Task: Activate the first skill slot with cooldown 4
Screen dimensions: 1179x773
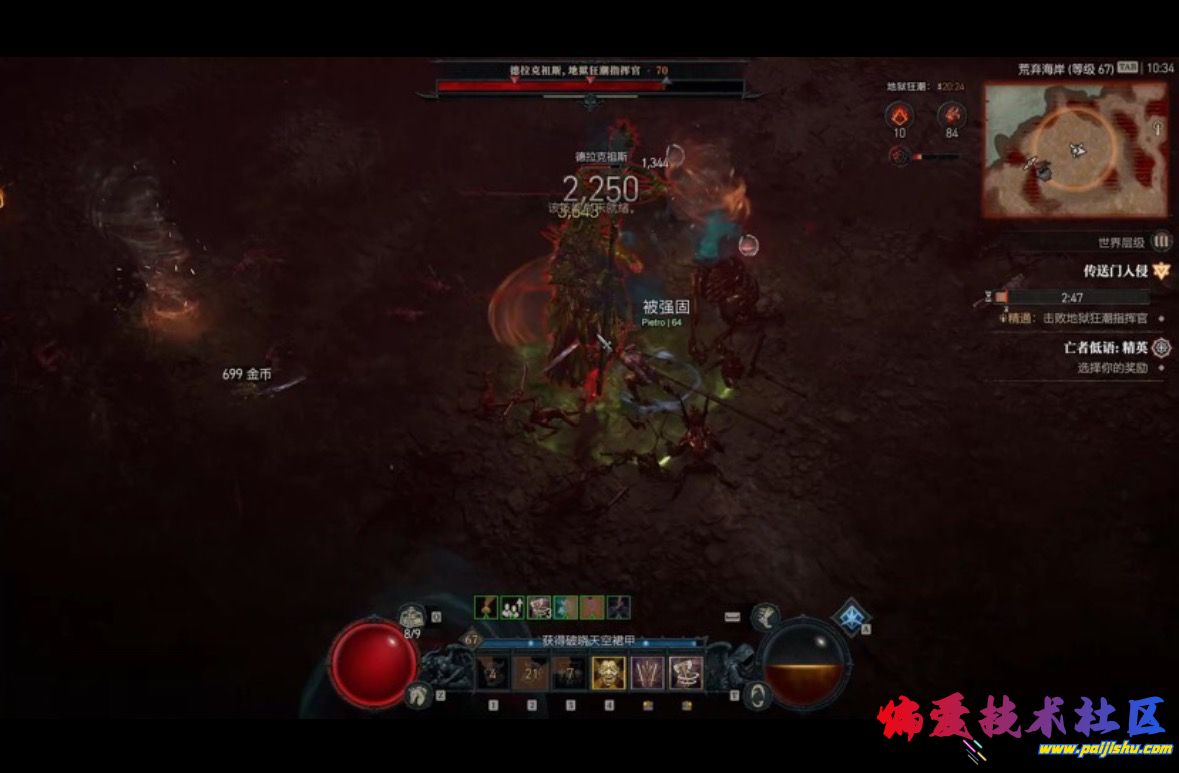Action: click(492, 673)
